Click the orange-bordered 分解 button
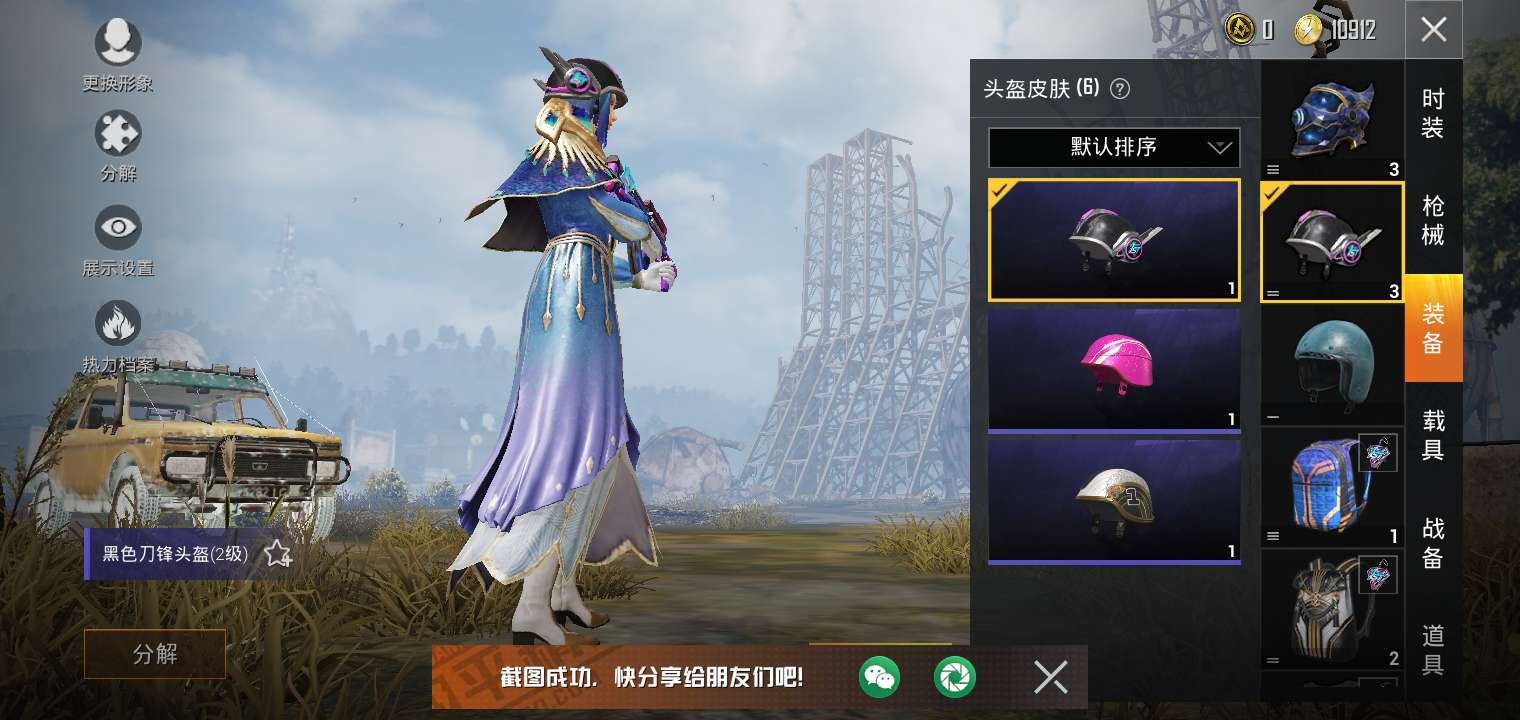This screenshot has width=1520, height=720. tap(155, 654)
